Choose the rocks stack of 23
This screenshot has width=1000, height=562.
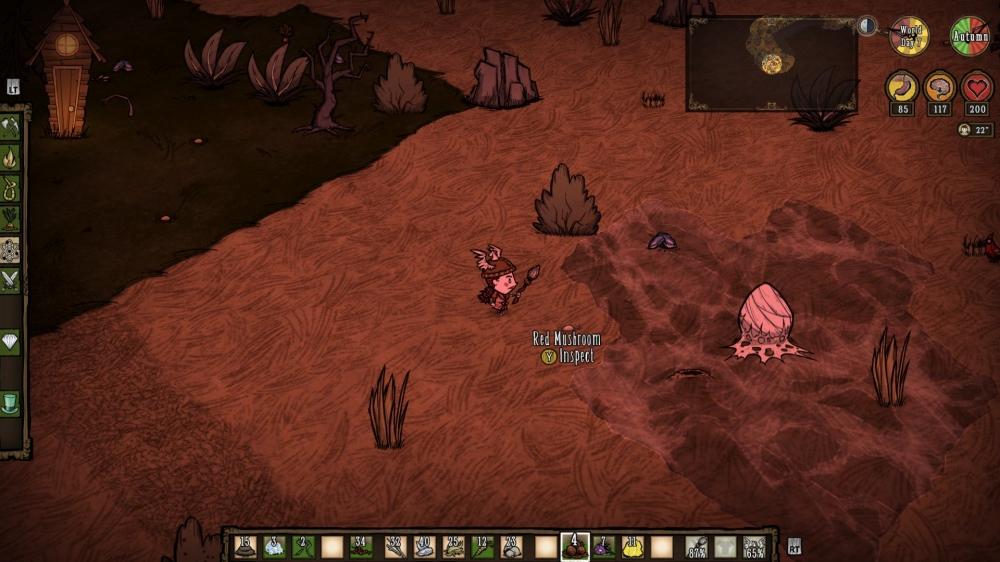pyautogui.click(x=511, y=547)
